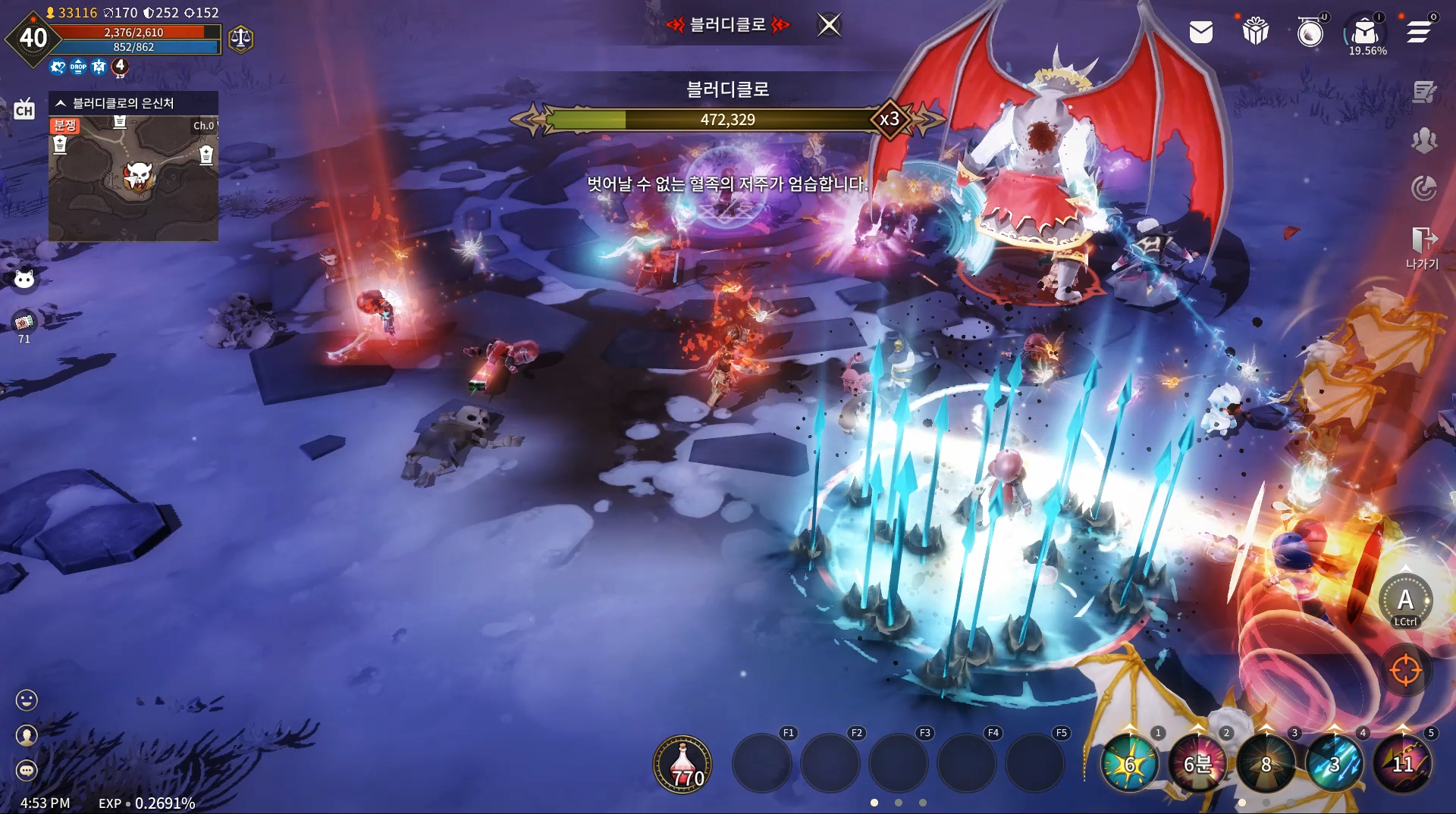This screenshot has width=1456, height=814.
Task: Open the quest notes pencil icon
Action: point(1424,92)
